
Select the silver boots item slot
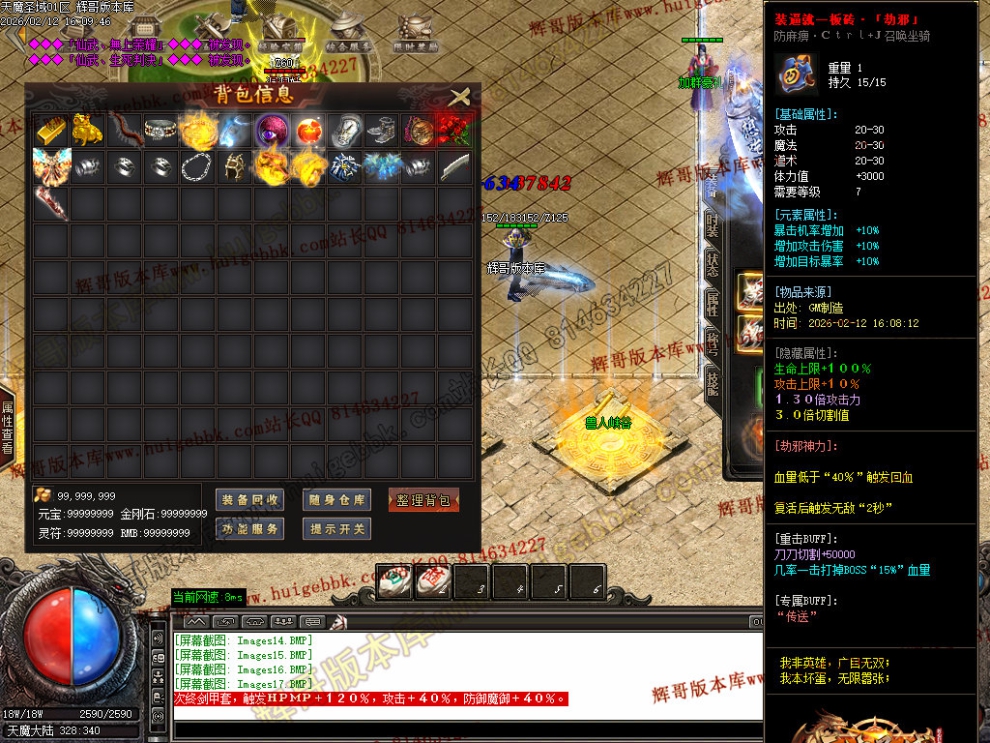tap(382, 131)
